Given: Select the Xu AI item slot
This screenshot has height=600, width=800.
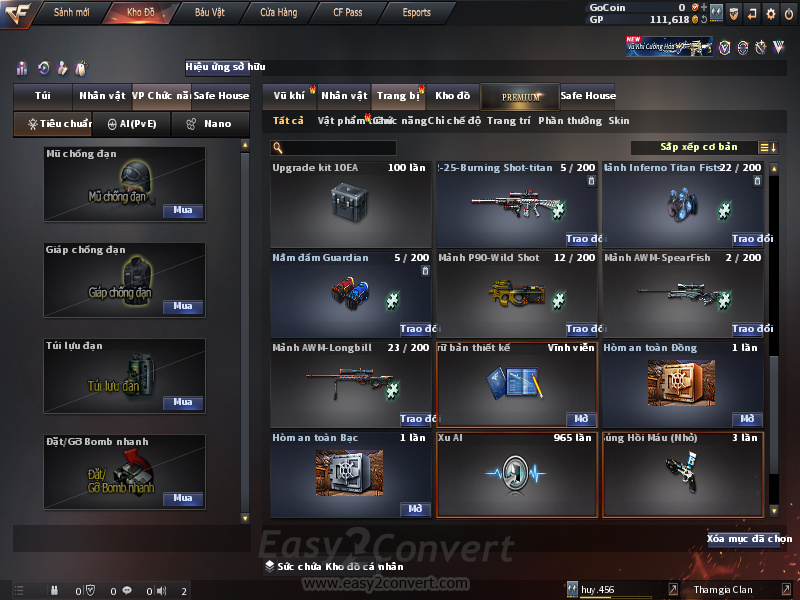Looking at the screenshot, I should coord(516,474).
